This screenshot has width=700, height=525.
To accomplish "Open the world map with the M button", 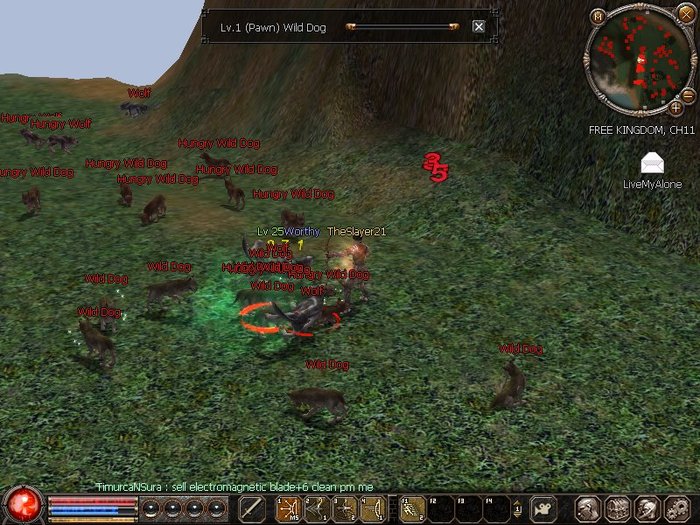I will 598,16.
